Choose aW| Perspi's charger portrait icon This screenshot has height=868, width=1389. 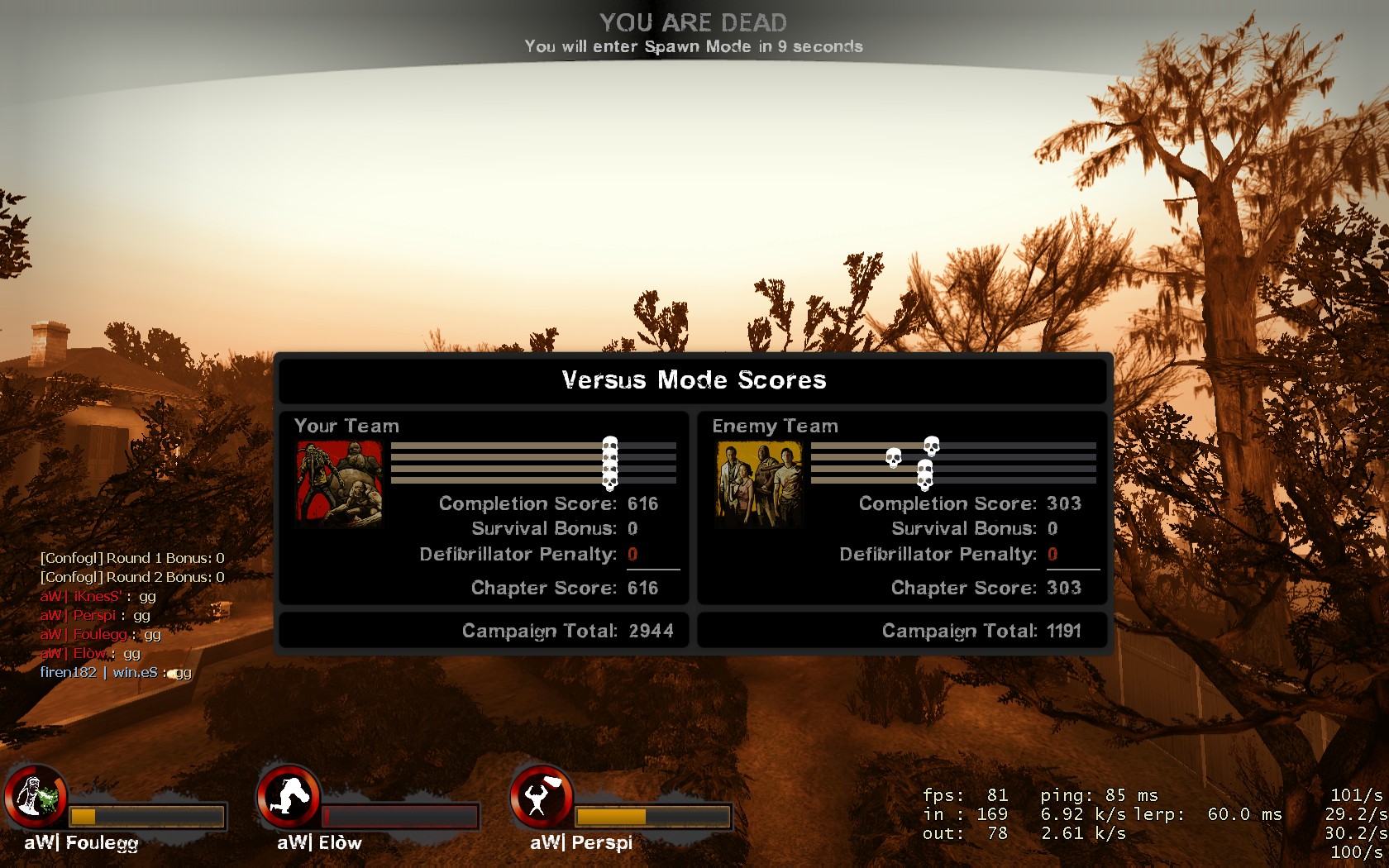(542, 797)
